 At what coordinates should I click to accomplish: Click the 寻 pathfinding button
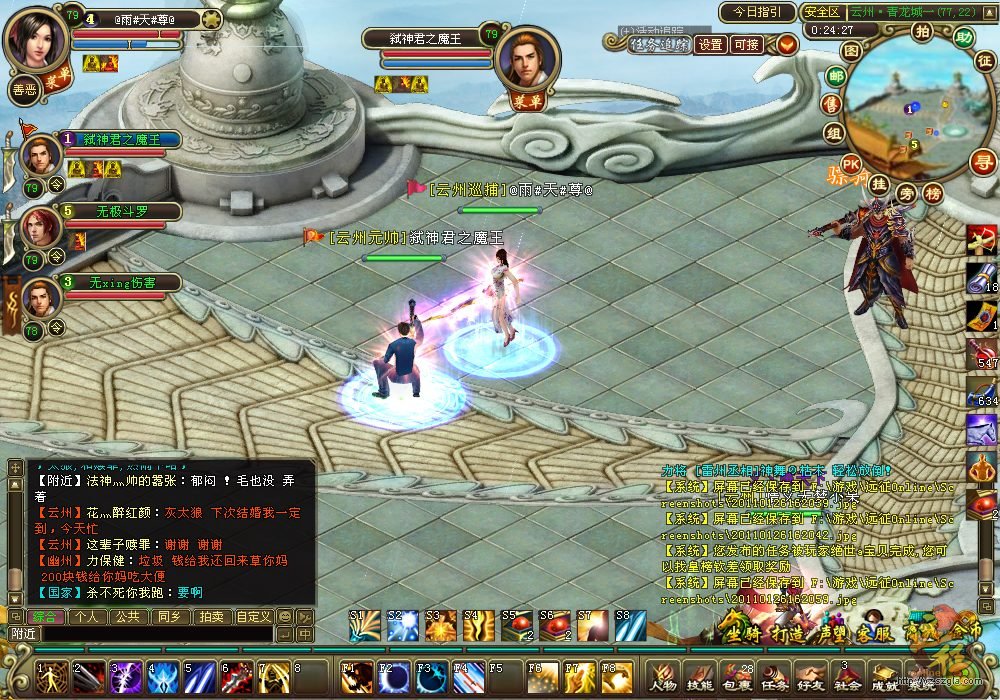[984, 162]
